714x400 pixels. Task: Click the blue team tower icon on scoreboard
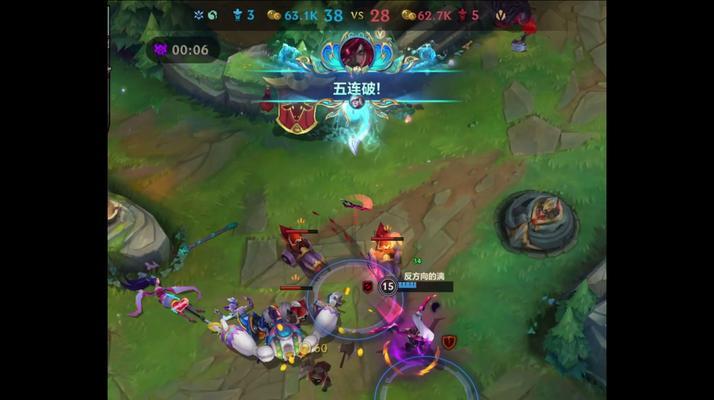click(237, 15)
